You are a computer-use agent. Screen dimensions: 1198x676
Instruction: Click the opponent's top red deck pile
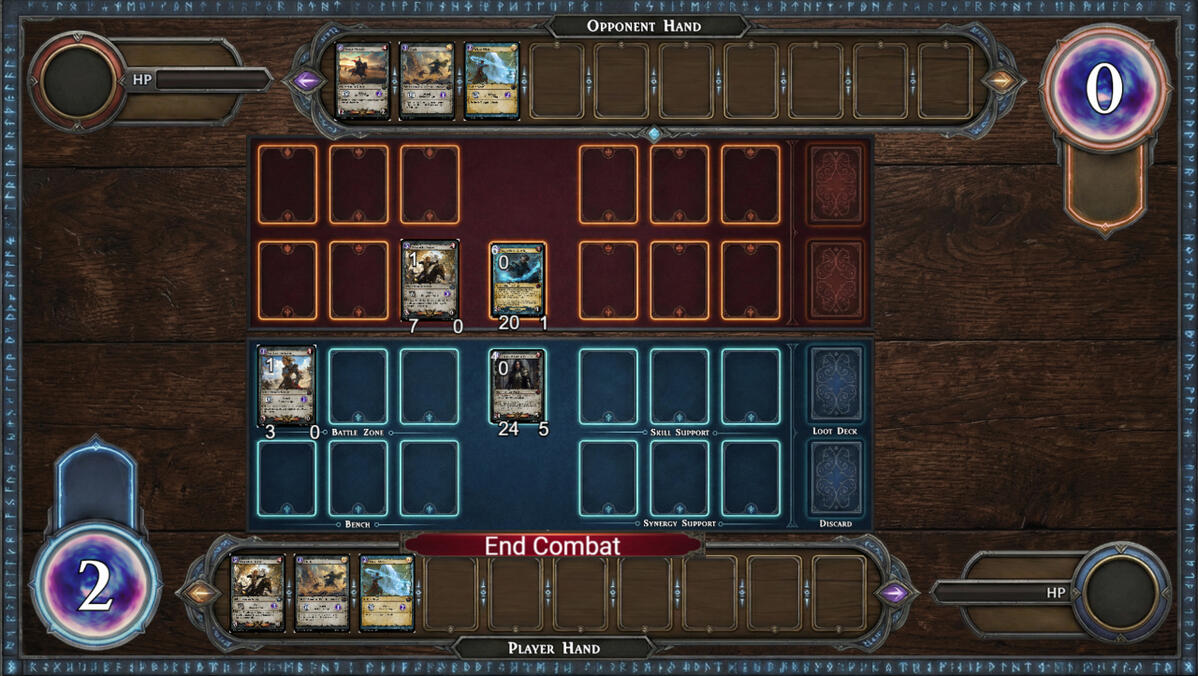pos(835,185)
